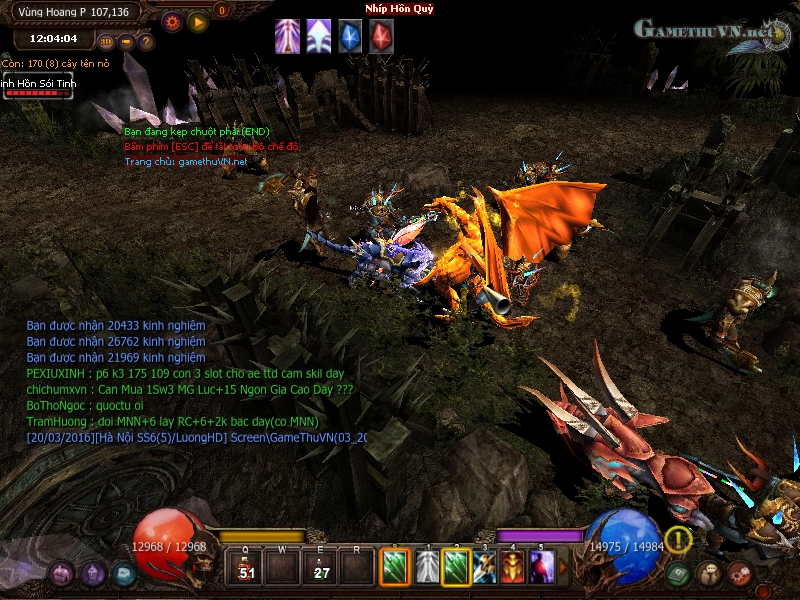Click the first purple spear buff icon
This screenshot has height=600, width=800.
pos(287,36)
